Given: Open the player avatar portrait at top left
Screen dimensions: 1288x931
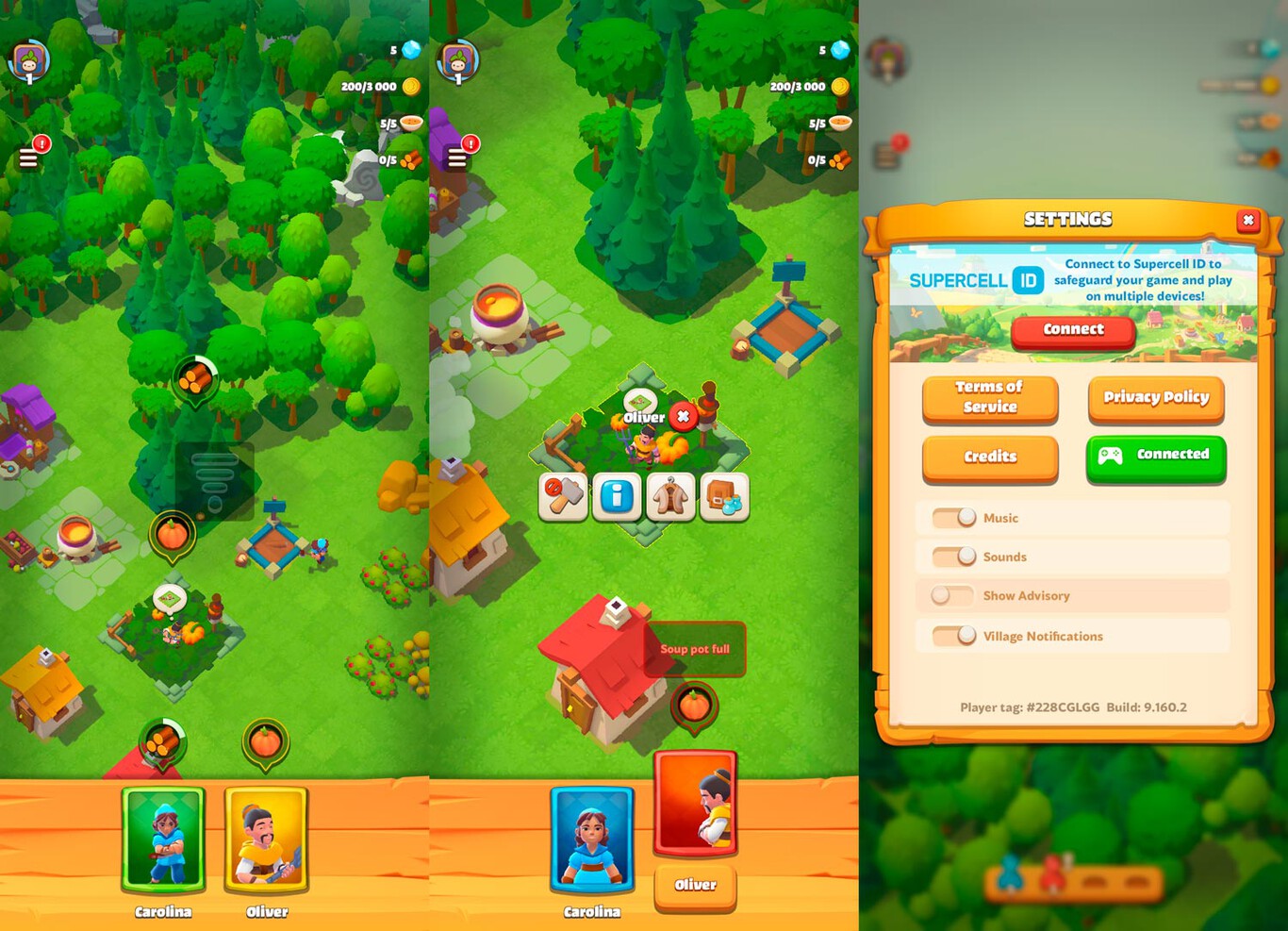Looking at the screenshot, I should click(x=28, y=61).
